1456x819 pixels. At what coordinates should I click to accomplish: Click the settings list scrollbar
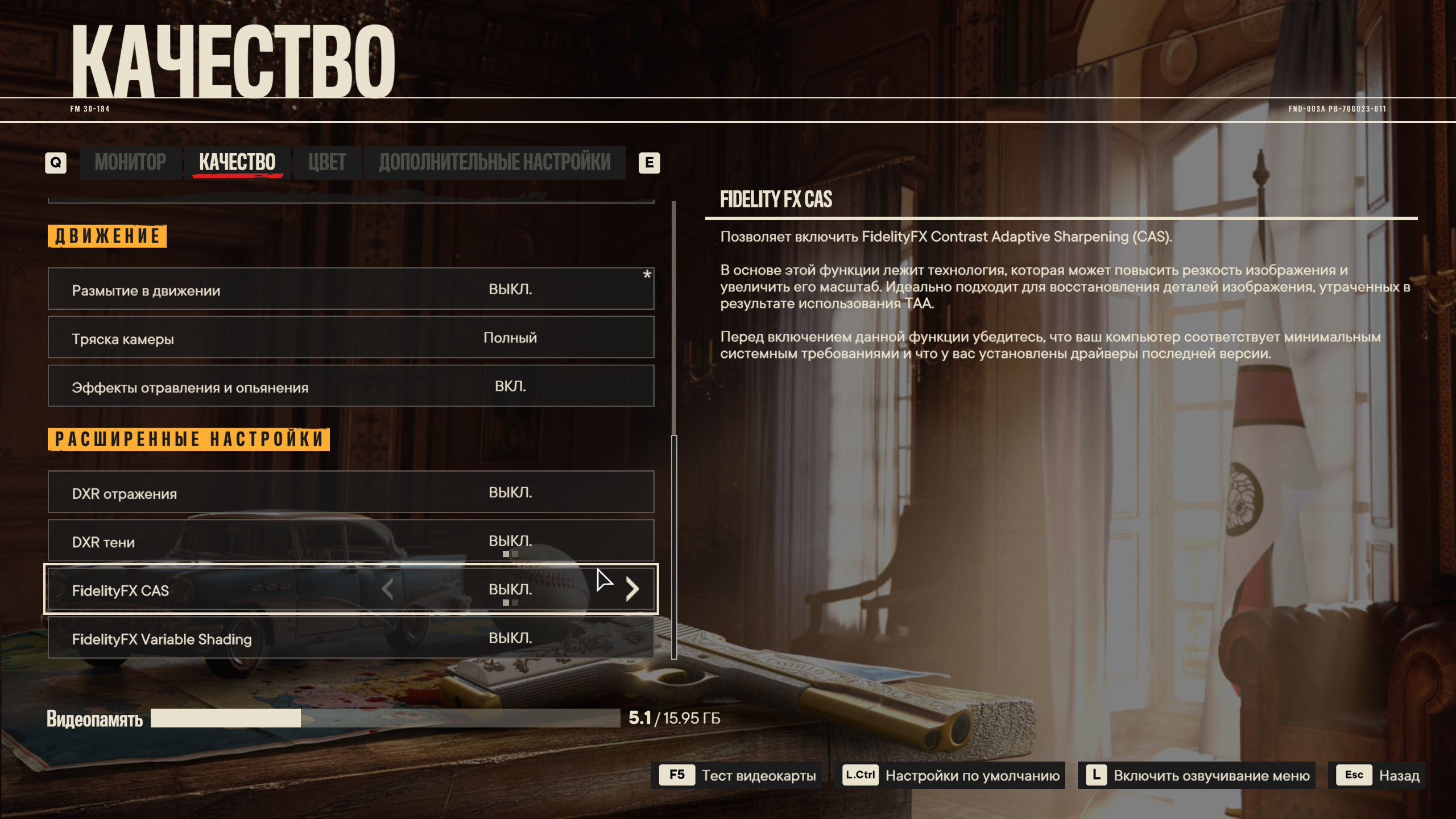coord(674,546)
